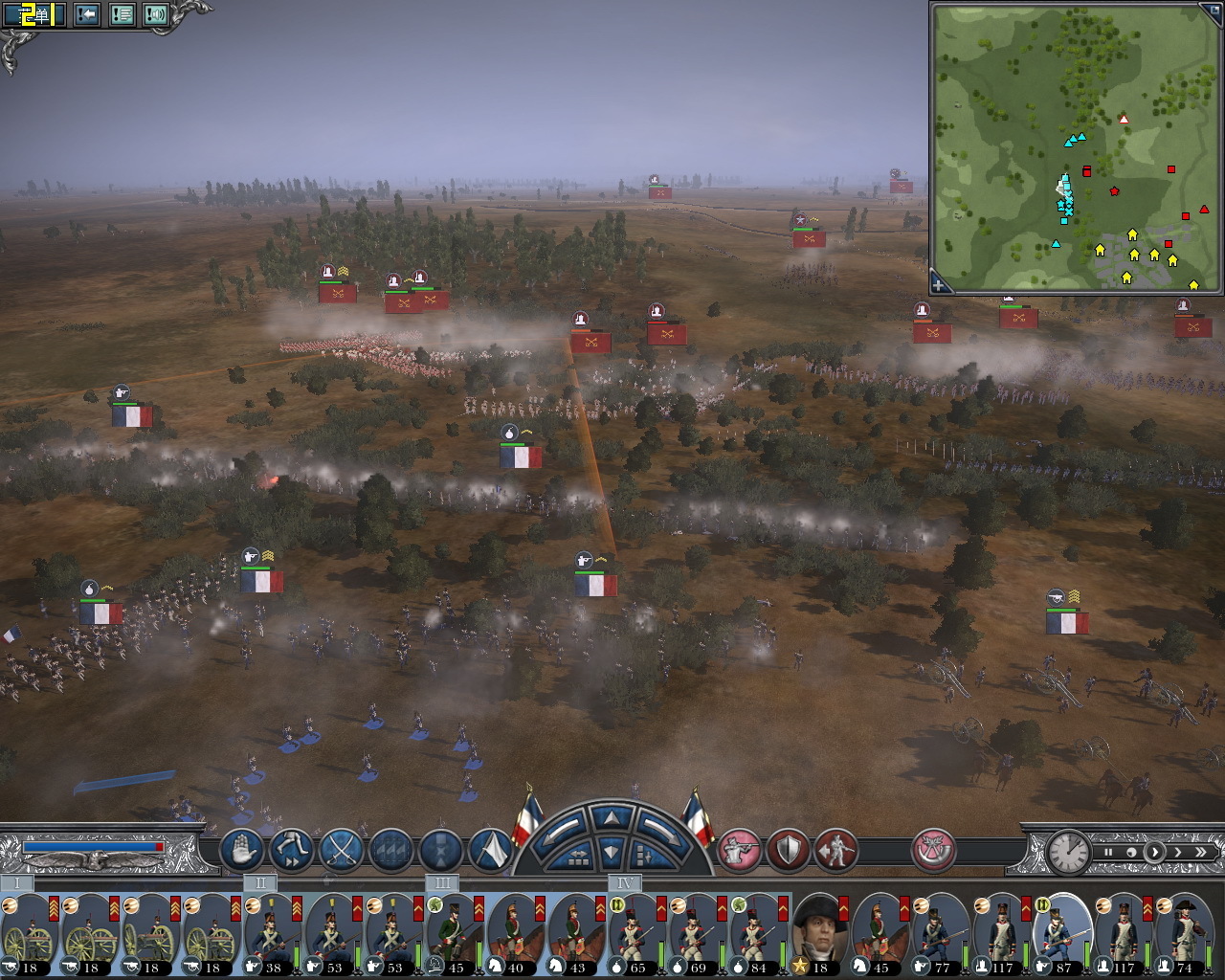Screen dimensions: 1225x980
Task: Select group III tab
Action: coord(441,882)
